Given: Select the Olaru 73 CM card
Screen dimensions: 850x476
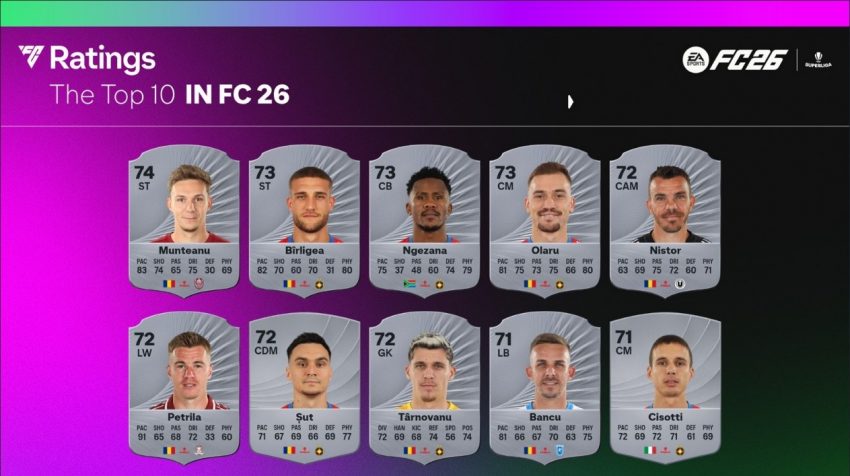Looking at the screenshot, I should 544,222.
